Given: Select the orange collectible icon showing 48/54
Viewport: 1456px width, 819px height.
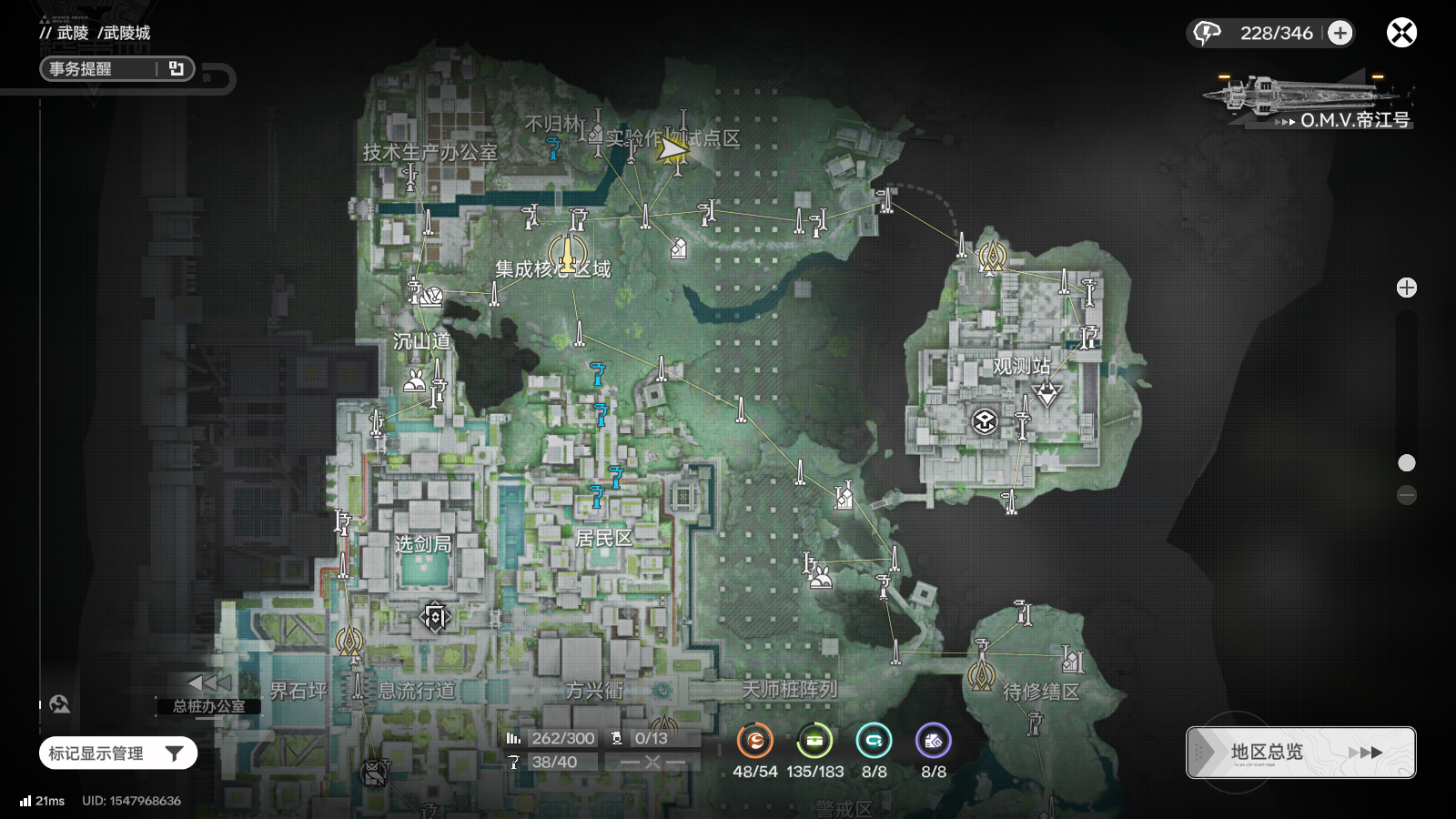Looking at the screenshot, I should 755,741.
